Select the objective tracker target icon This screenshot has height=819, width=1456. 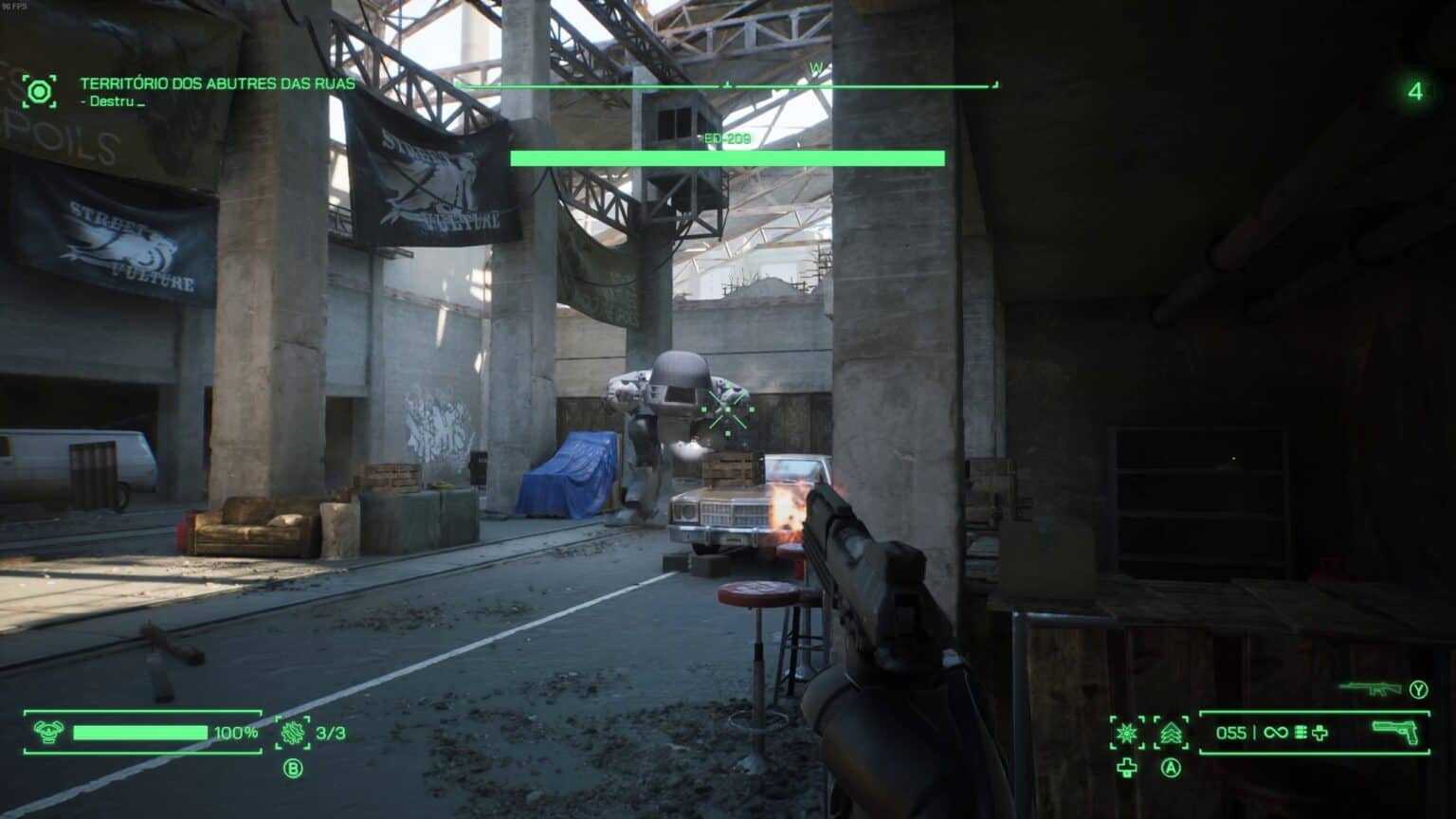pyautogui.click(x=39, y=91)
